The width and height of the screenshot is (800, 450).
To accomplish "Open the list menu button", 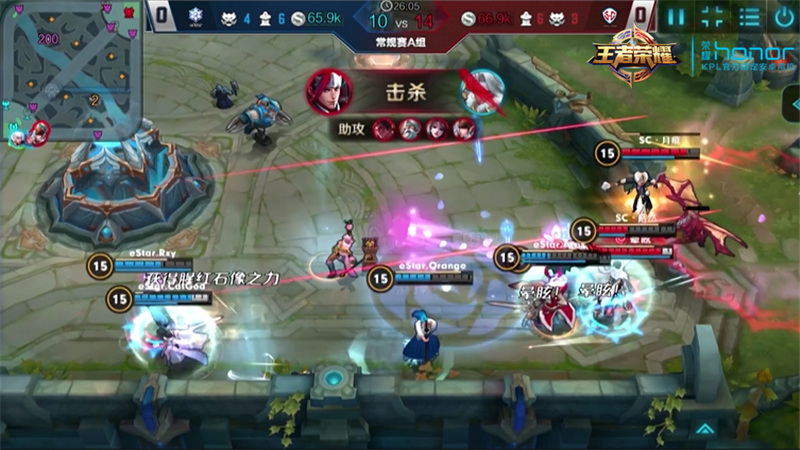I will click(x=749, y=17).
